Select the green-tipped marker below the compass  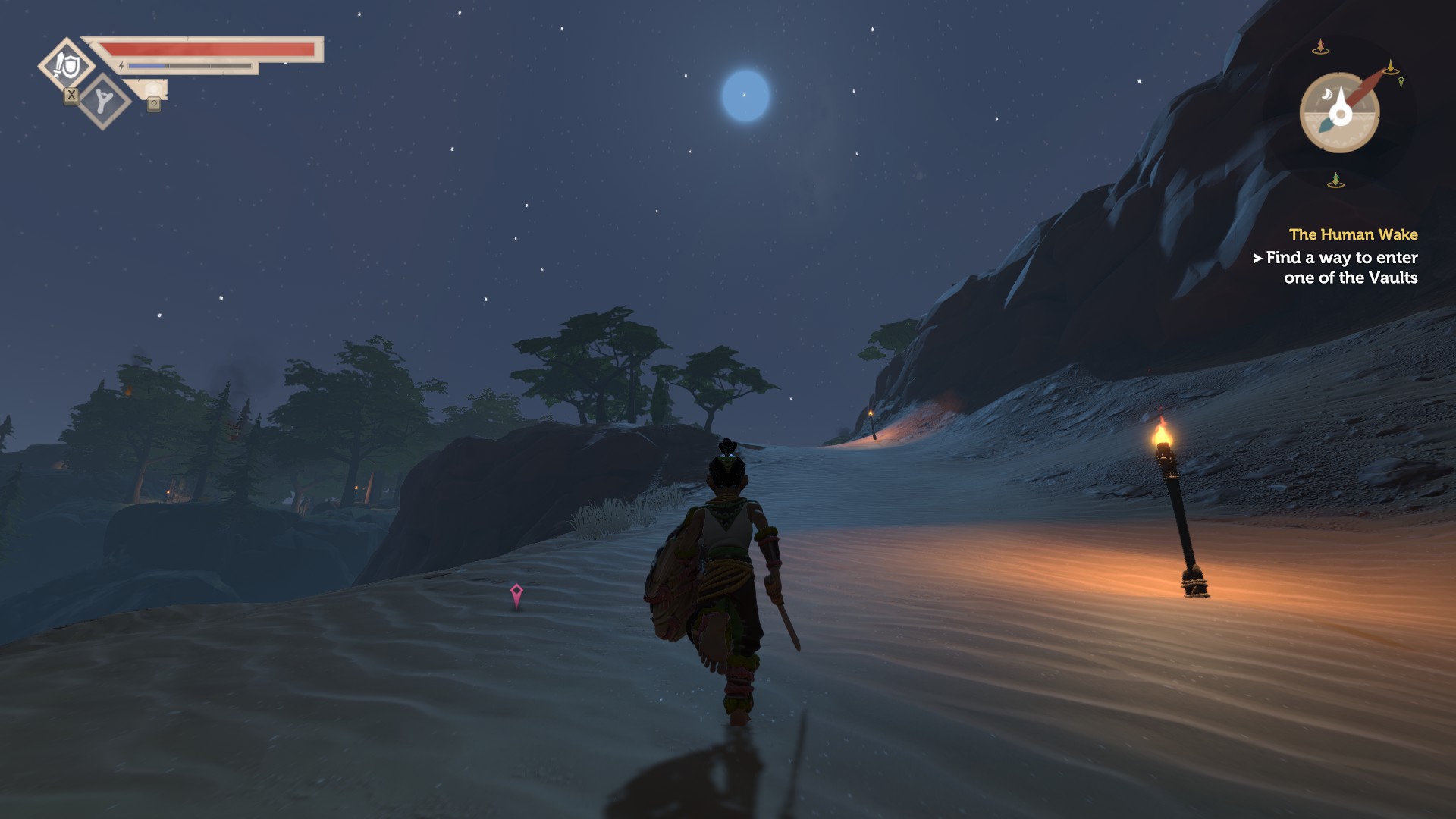coord(1335,180)
